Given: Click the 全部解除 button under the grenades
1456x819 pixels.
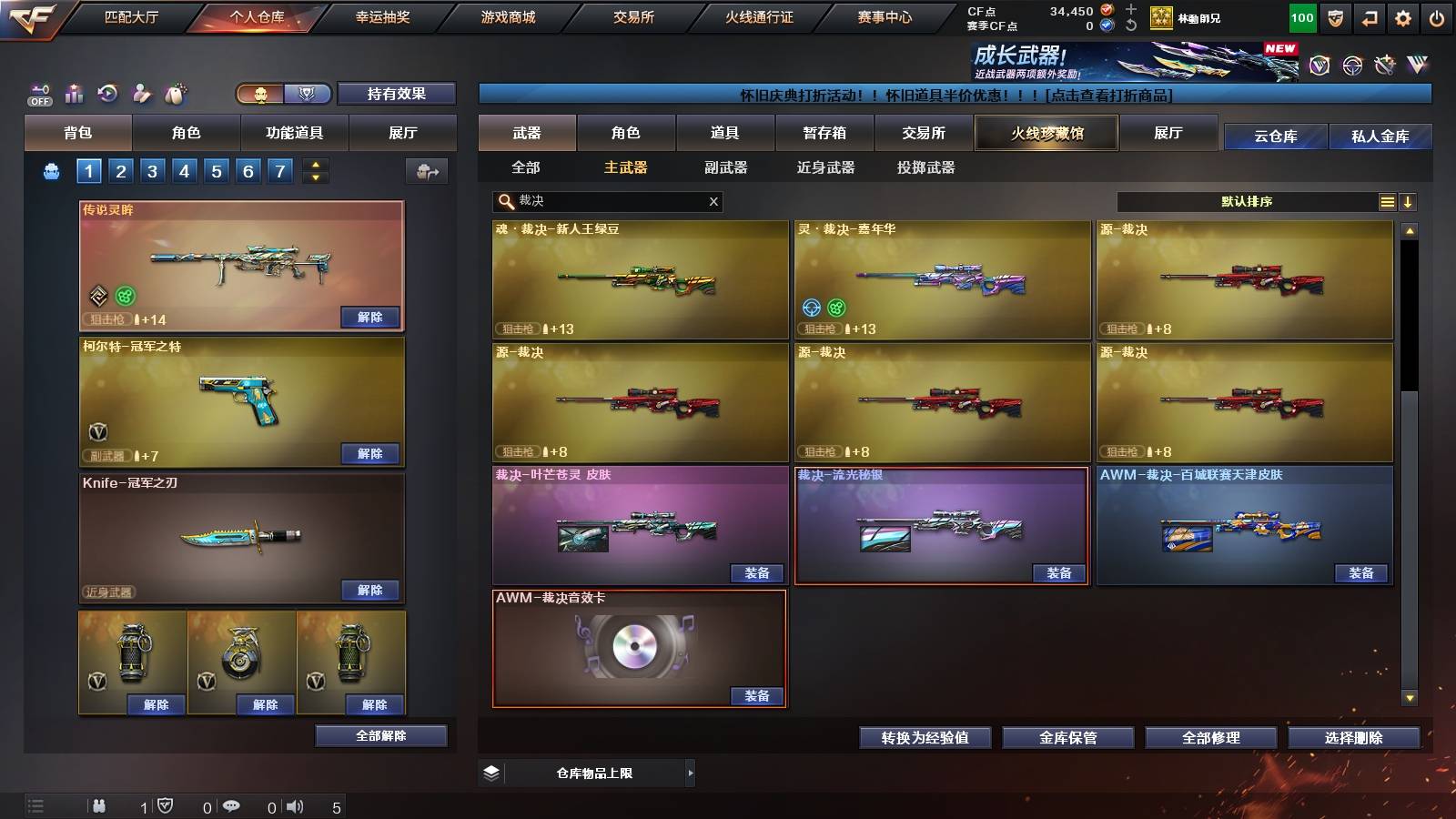Looking at the screenshot, I should (381, 735).
